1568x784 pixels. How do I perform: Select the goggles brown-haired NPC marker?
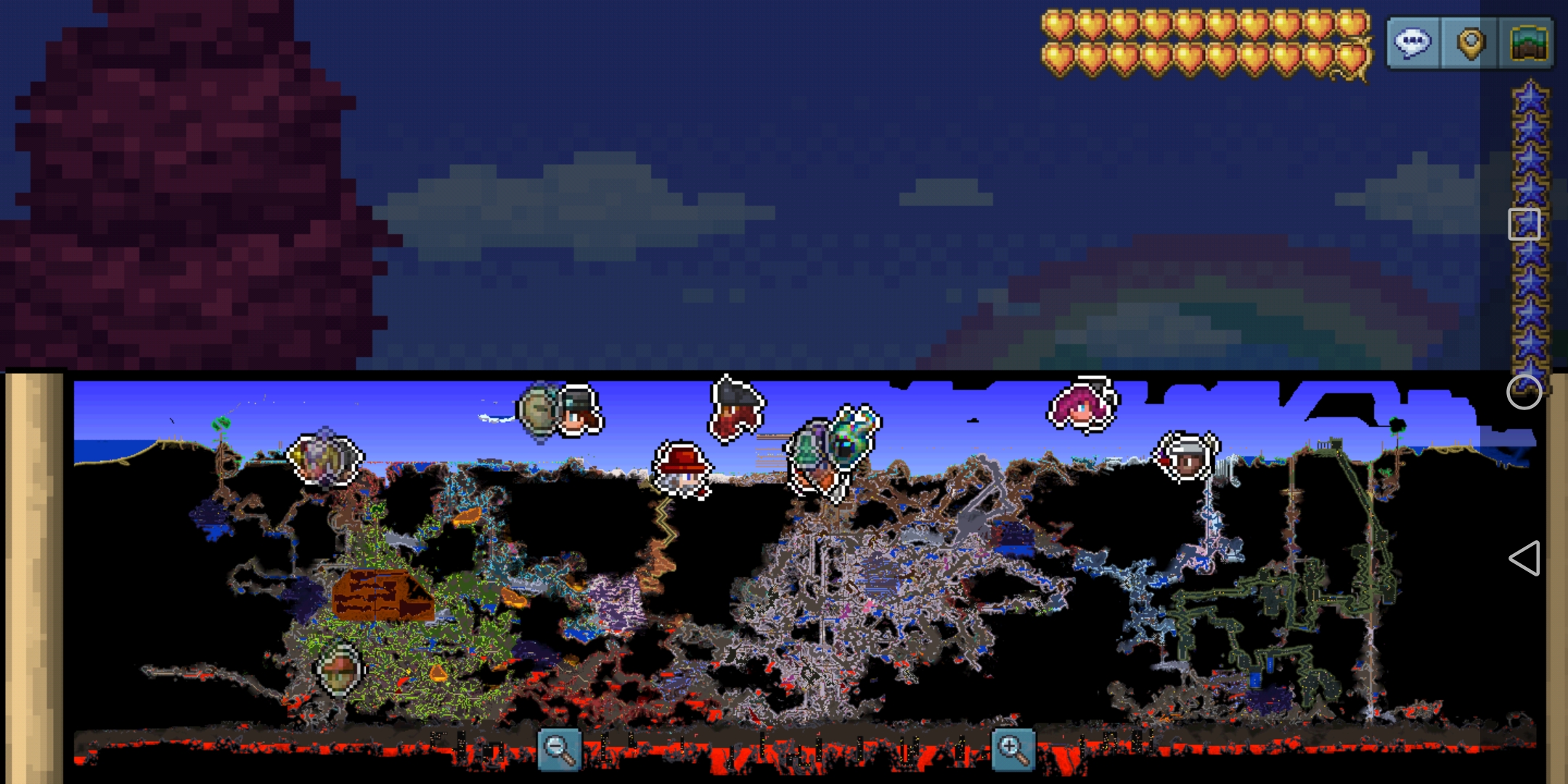coord(579,410)
